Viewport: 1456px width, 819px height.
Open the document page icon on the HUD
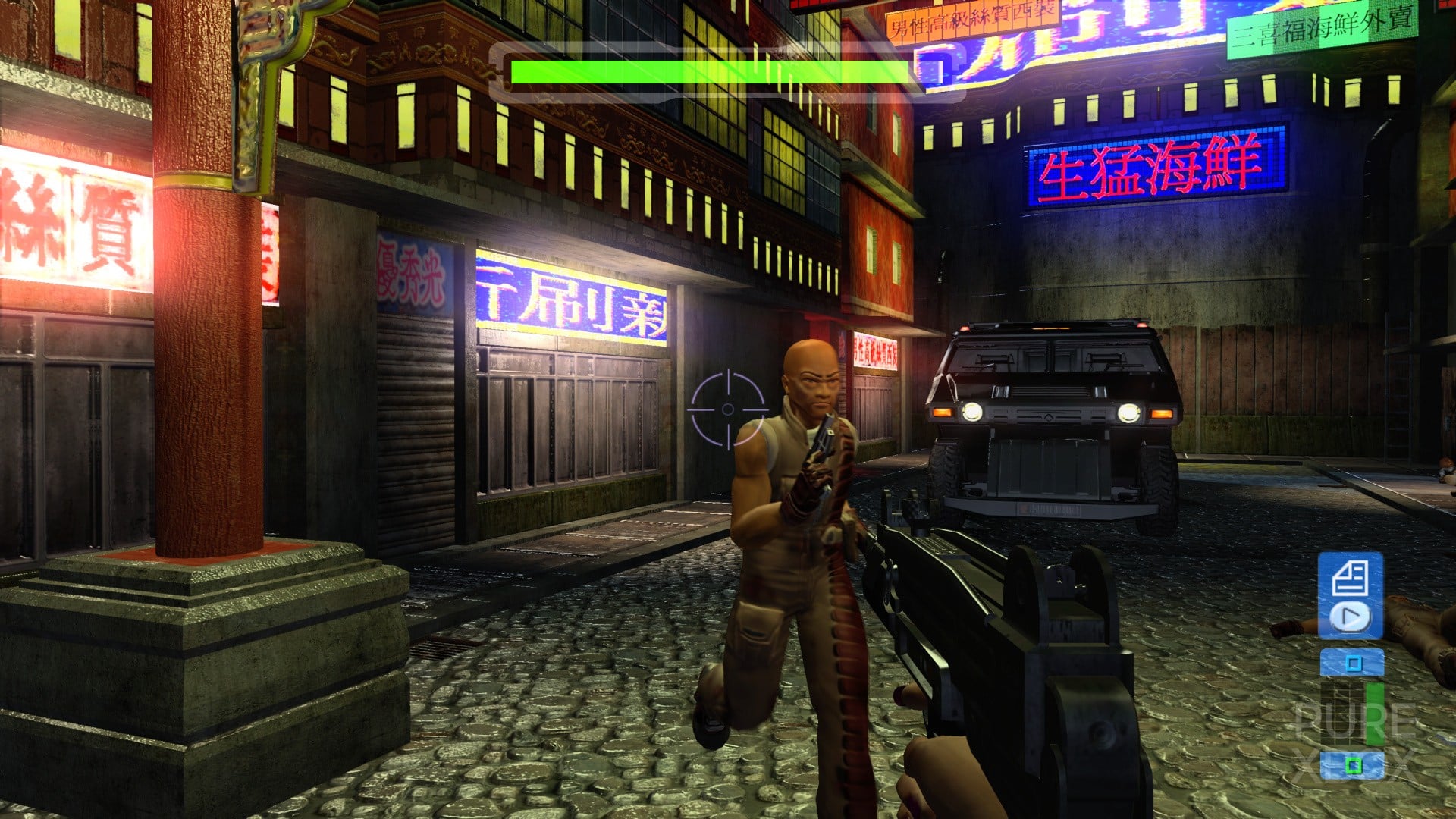[x=1350, y=579]
